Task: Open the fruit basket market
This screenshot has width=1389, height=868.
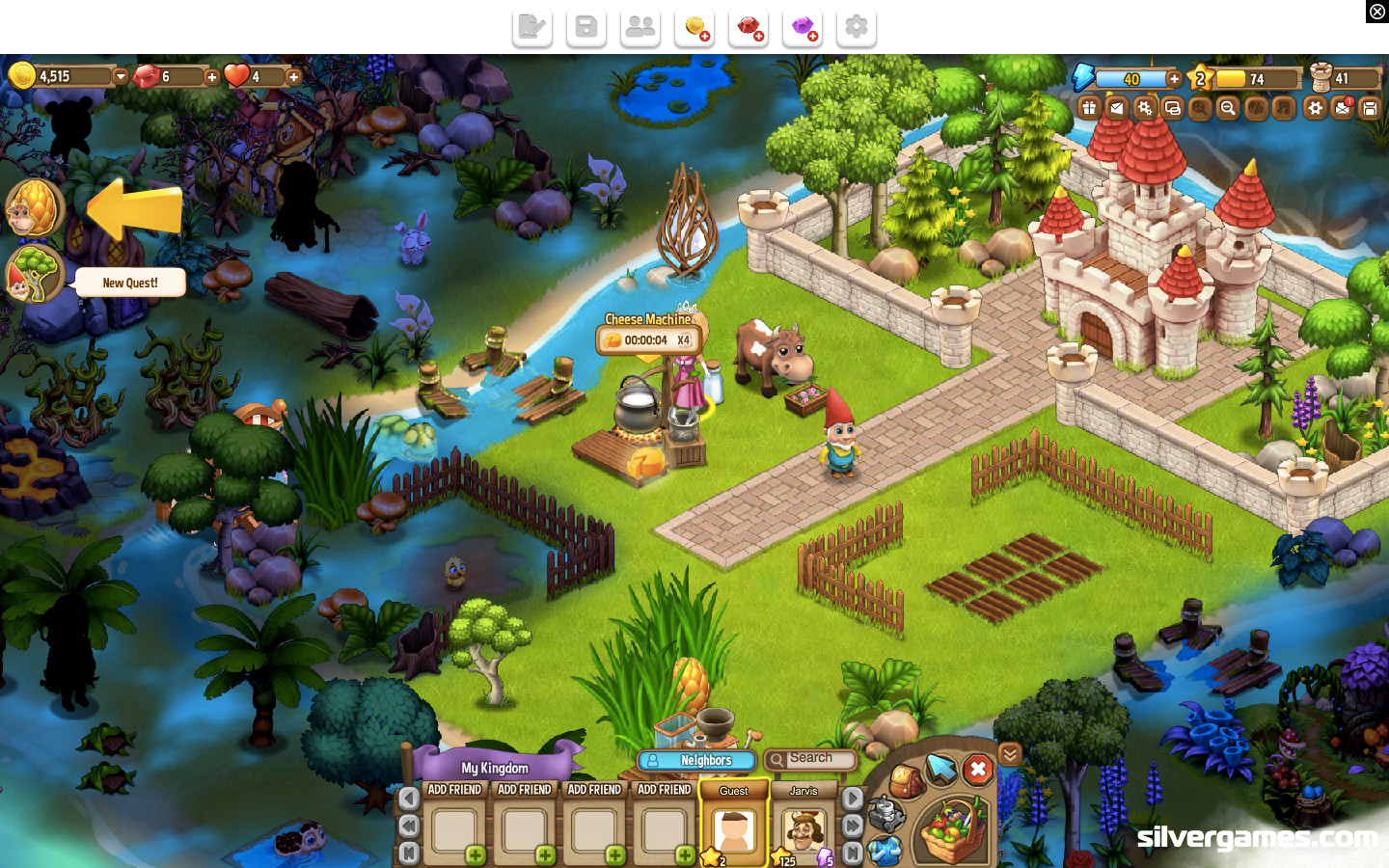Action: 952,831
